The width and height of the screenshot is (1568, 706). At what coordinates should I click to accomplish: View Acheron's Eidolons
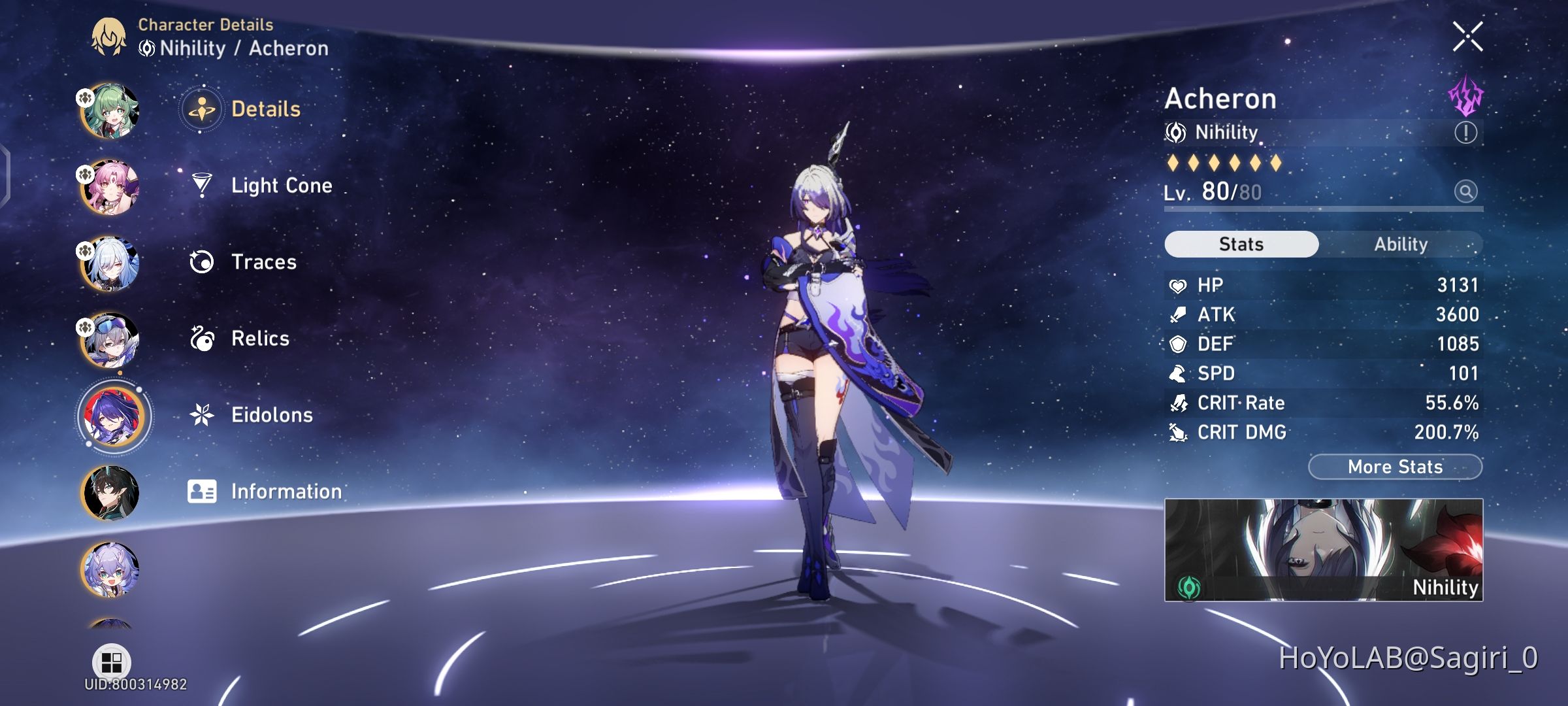[271, 415]
